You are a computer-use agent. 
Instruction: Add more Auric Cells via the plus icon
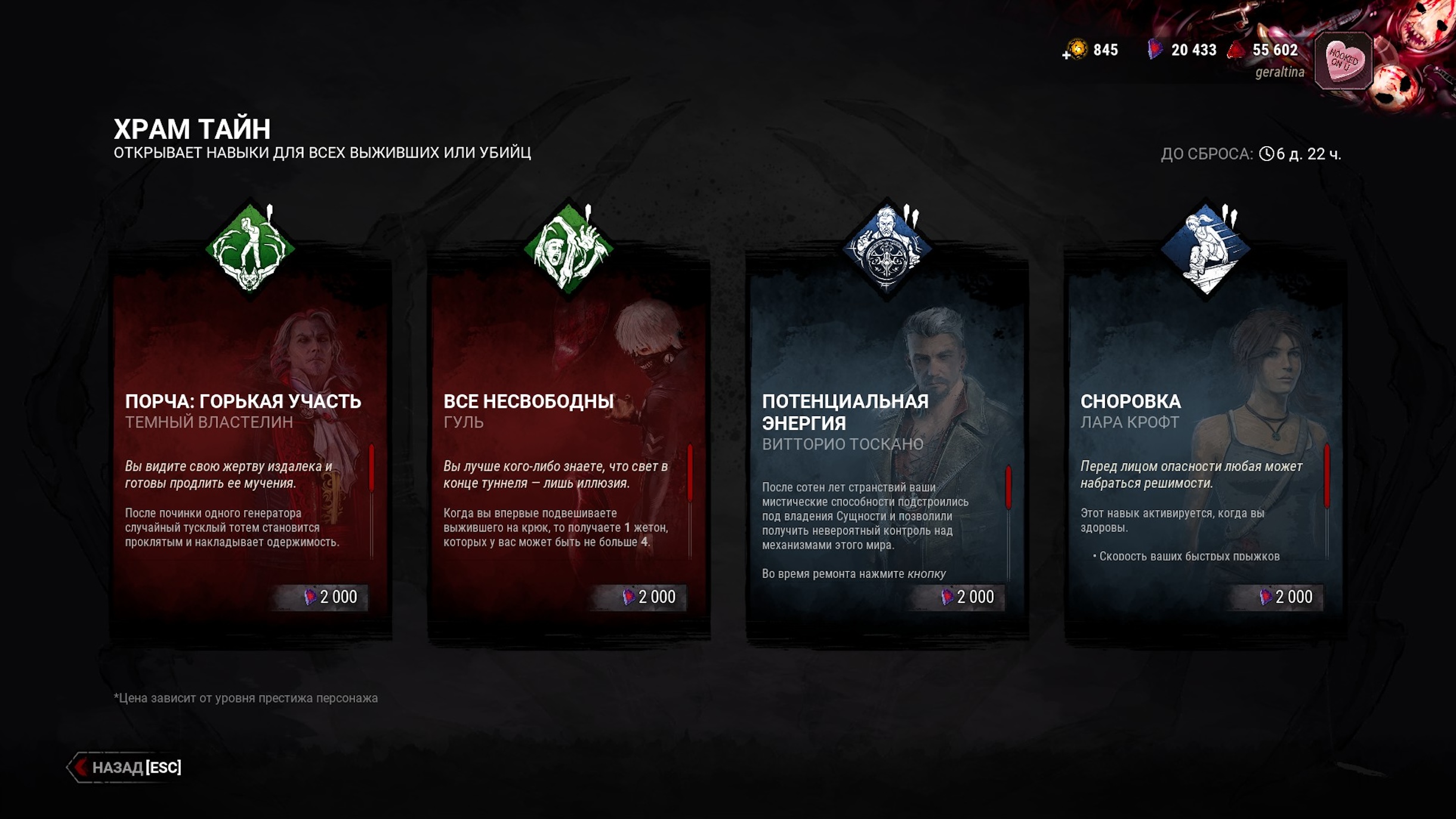tap(1066, 55)
